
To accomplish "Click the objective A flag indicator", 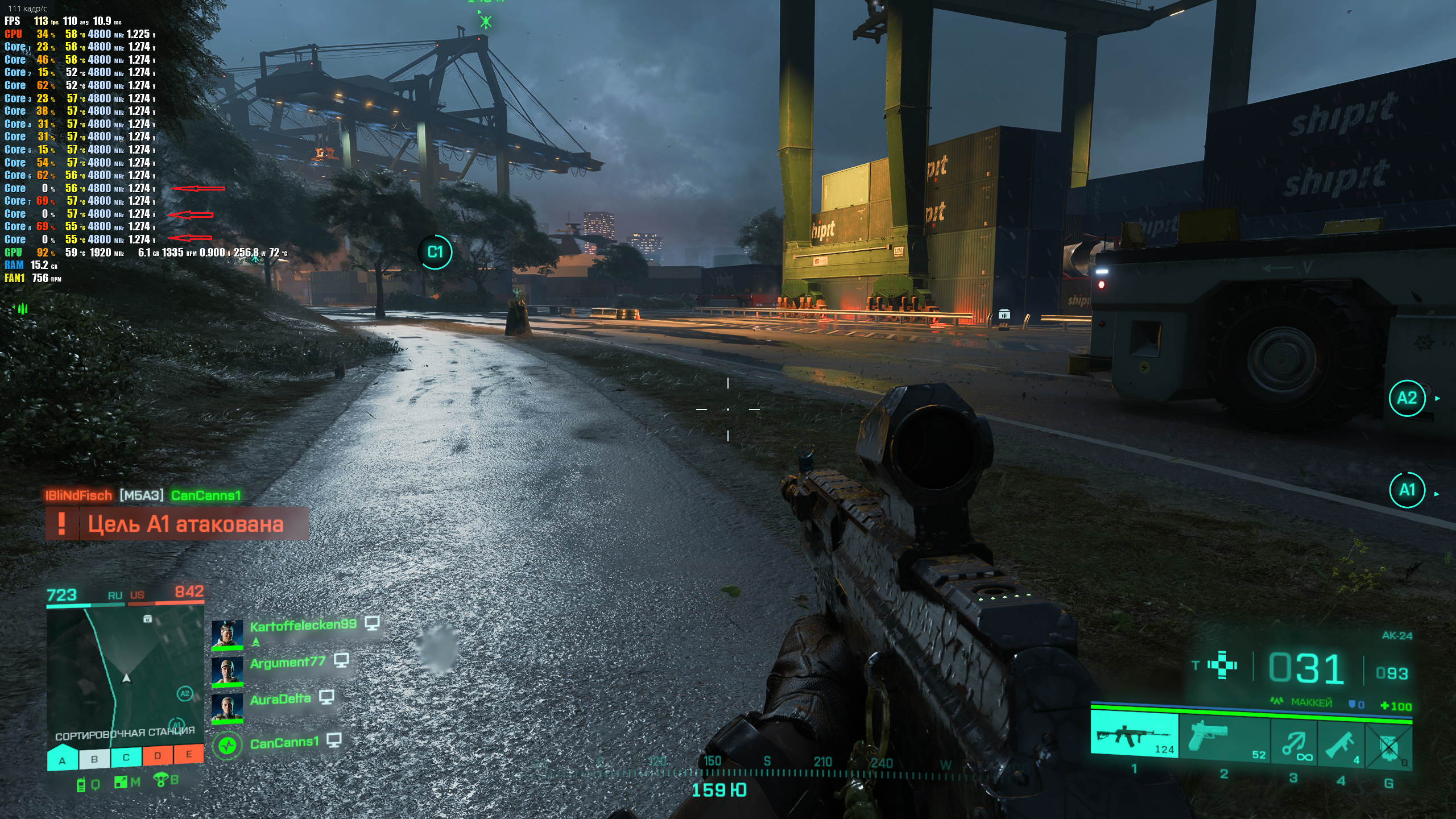I will tap(63, 759).
